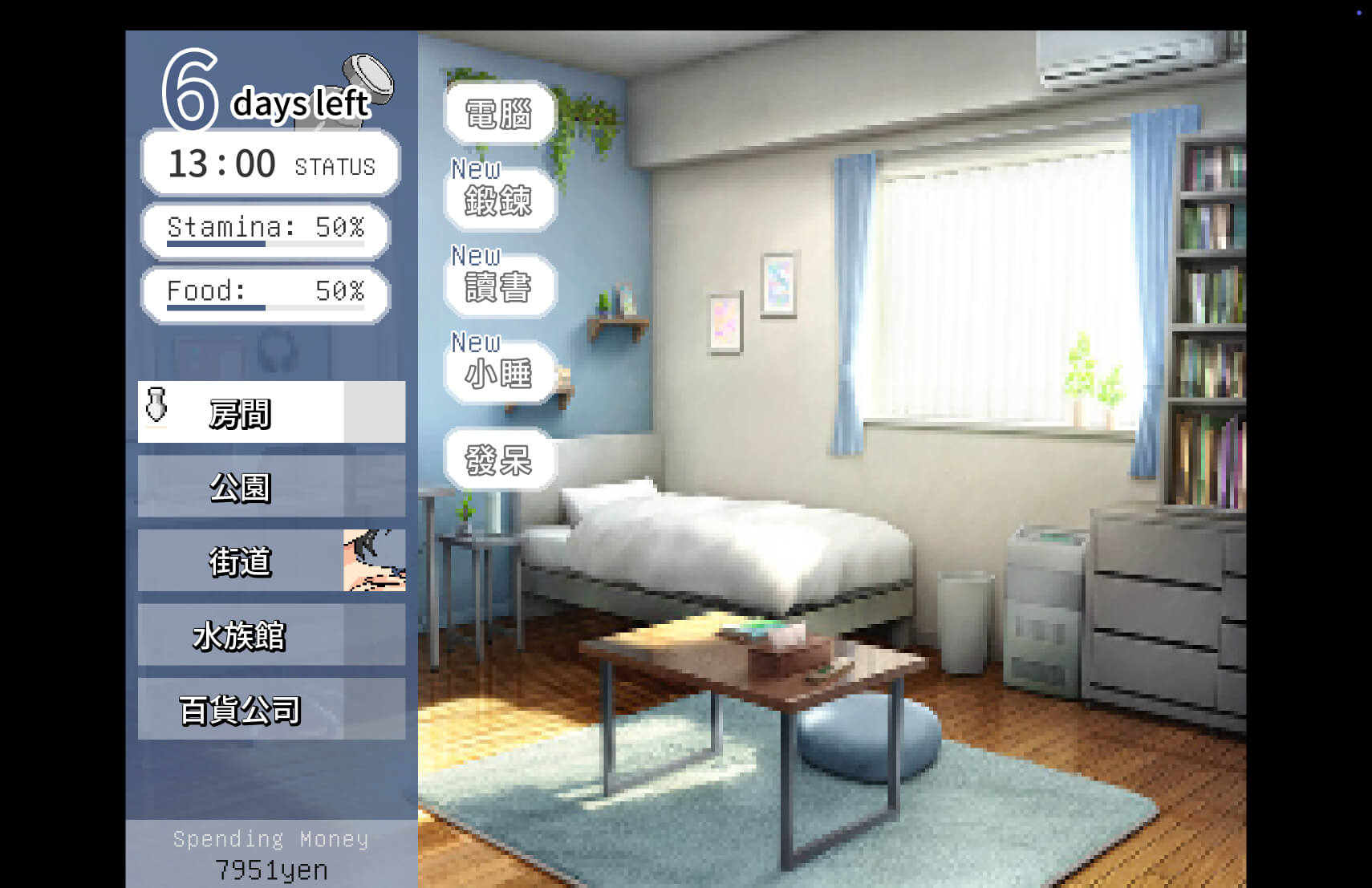Go to the 公園 park

[271, 487]
